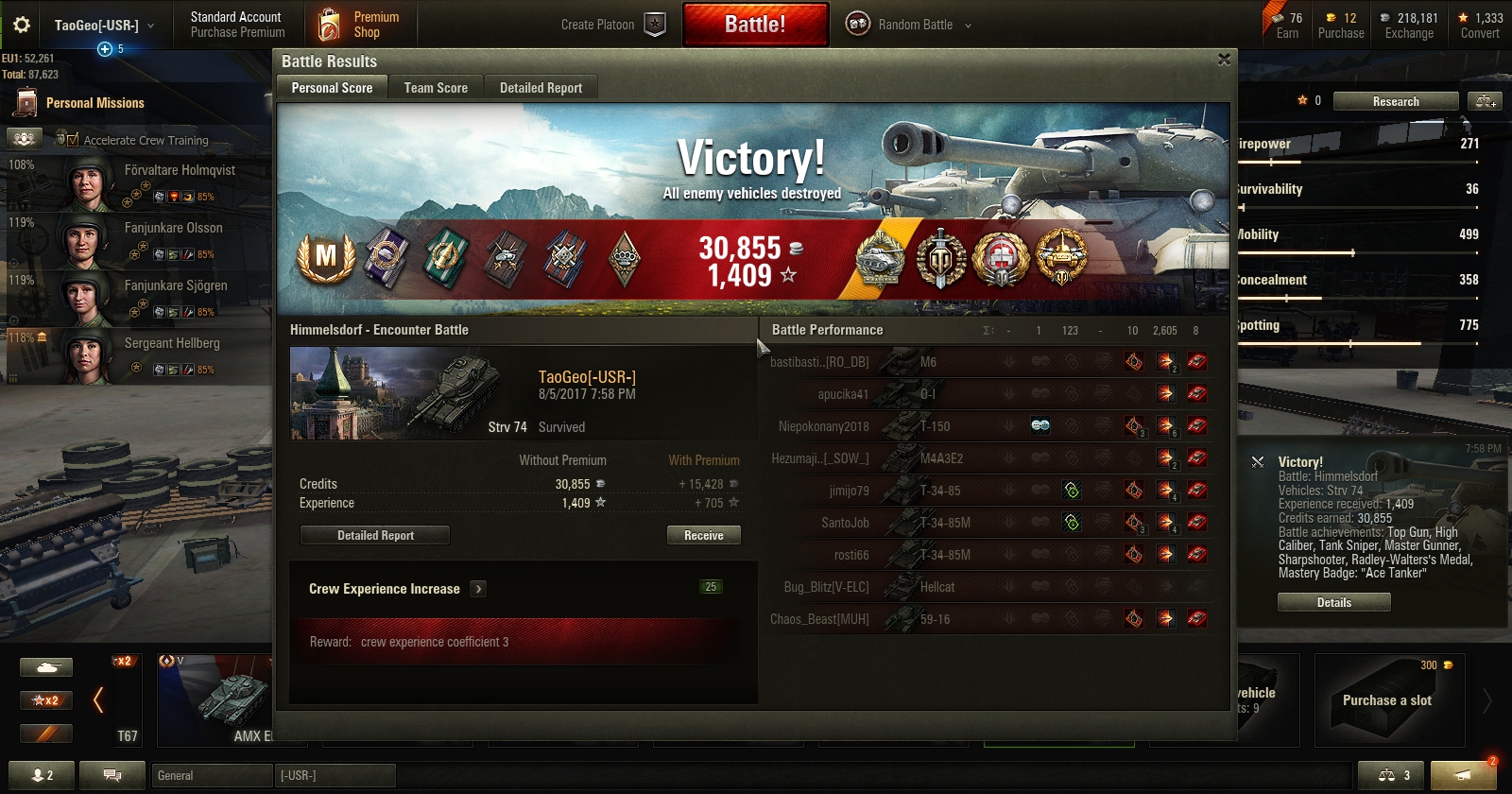Screen dimensions: 1512x794
Task: Open the game settings gear menu
Action: coord(21,25)
